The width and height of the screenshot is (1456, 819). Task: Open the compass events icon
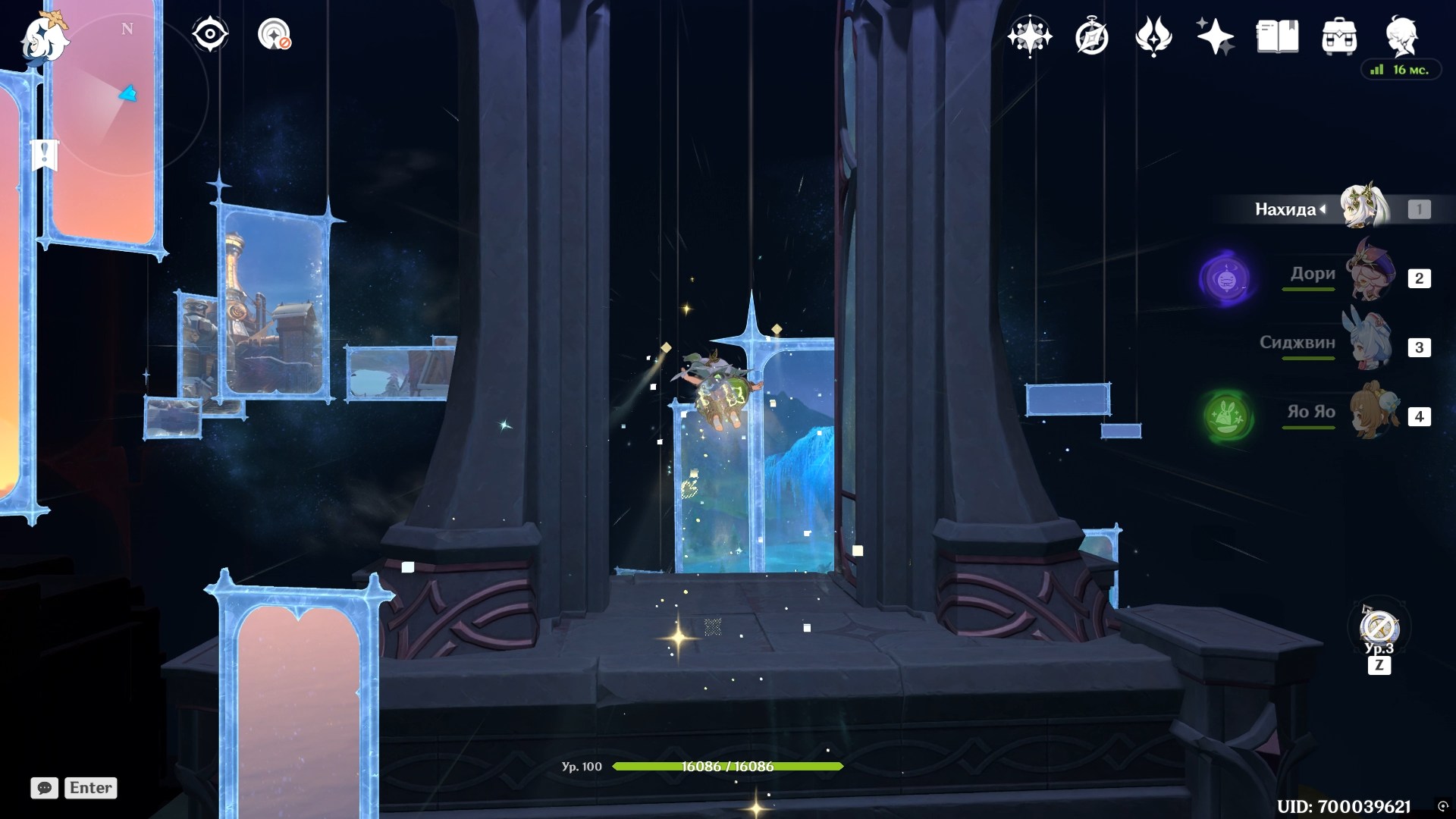[x=1092, y=36]
